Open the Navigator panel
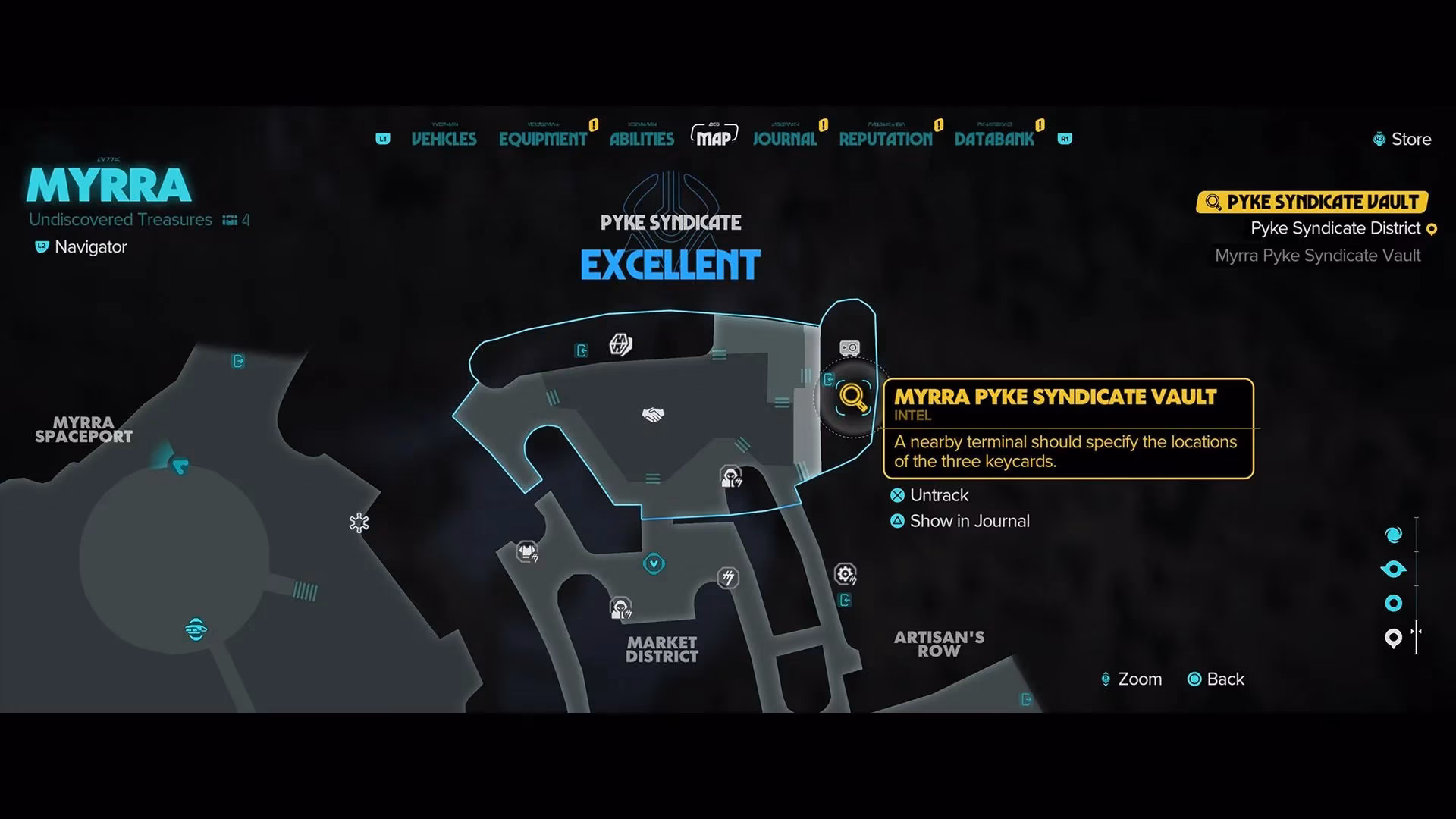Image resolution: width=1456 pixels, height=819 pixels. [x=80, y=246]
